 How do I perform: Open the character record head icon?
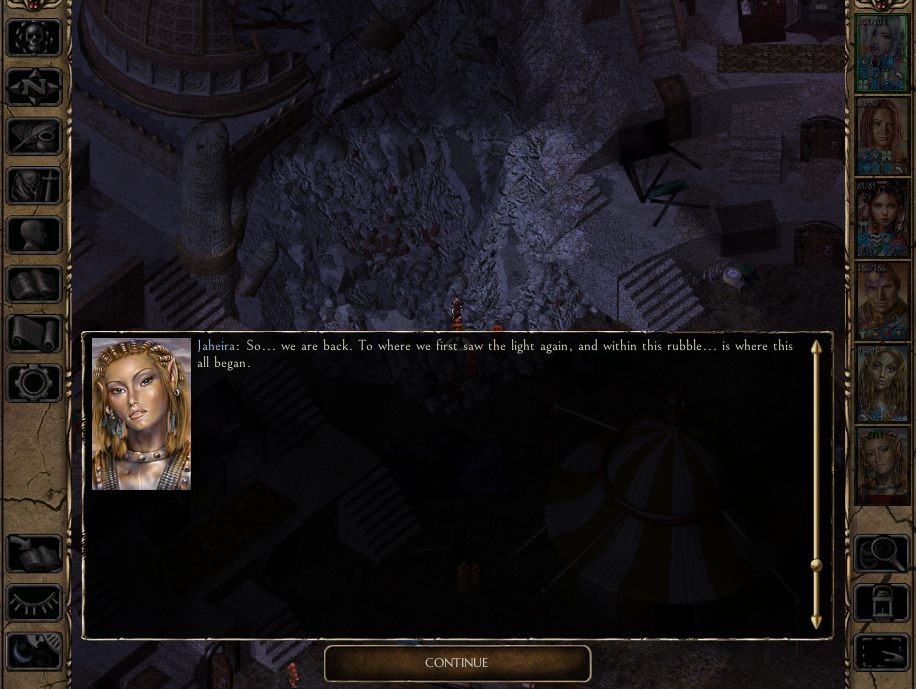point(35,235)
